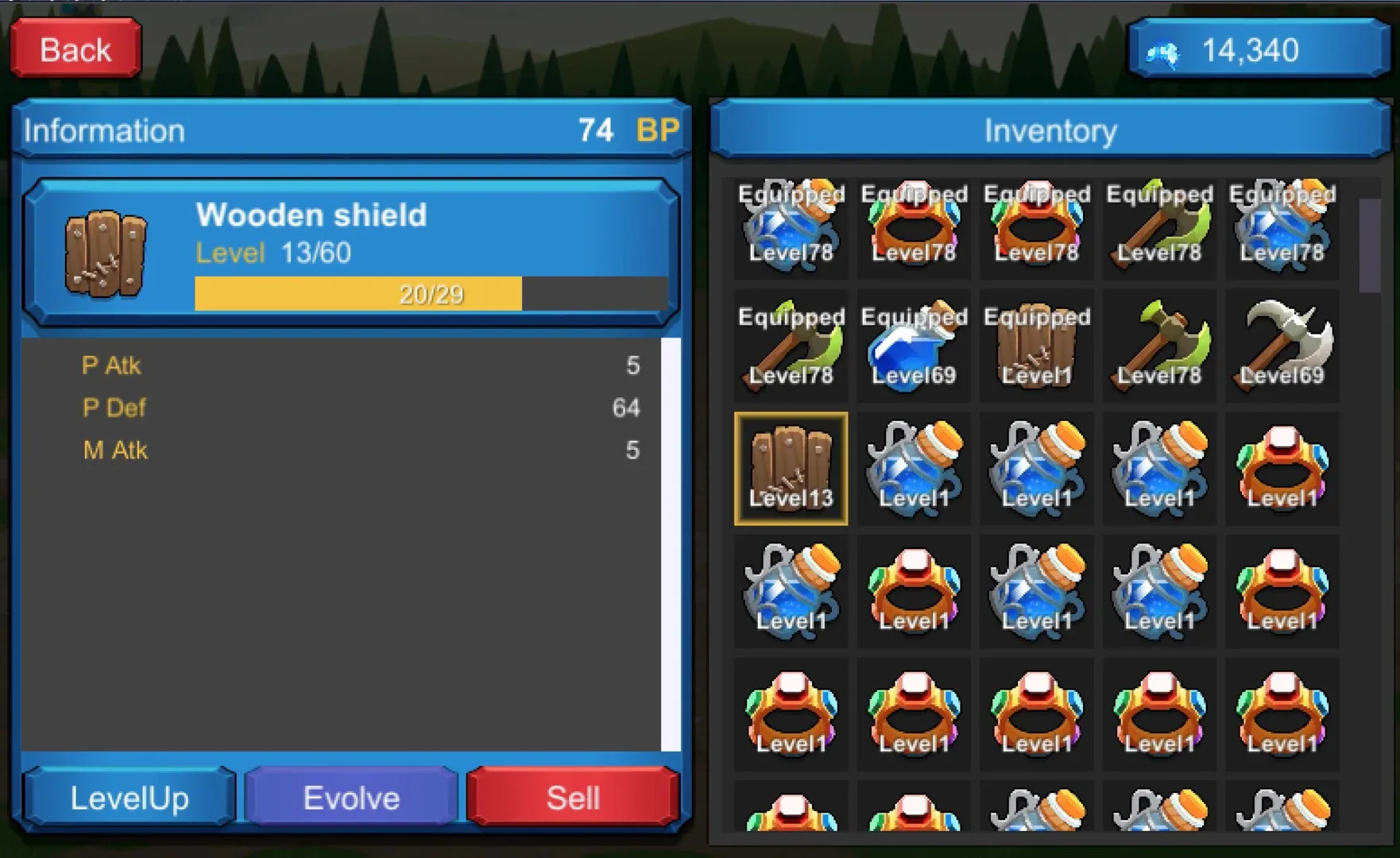Click the Information panel title
Viewport: 1400px width, 858px height.
[104, 130]
